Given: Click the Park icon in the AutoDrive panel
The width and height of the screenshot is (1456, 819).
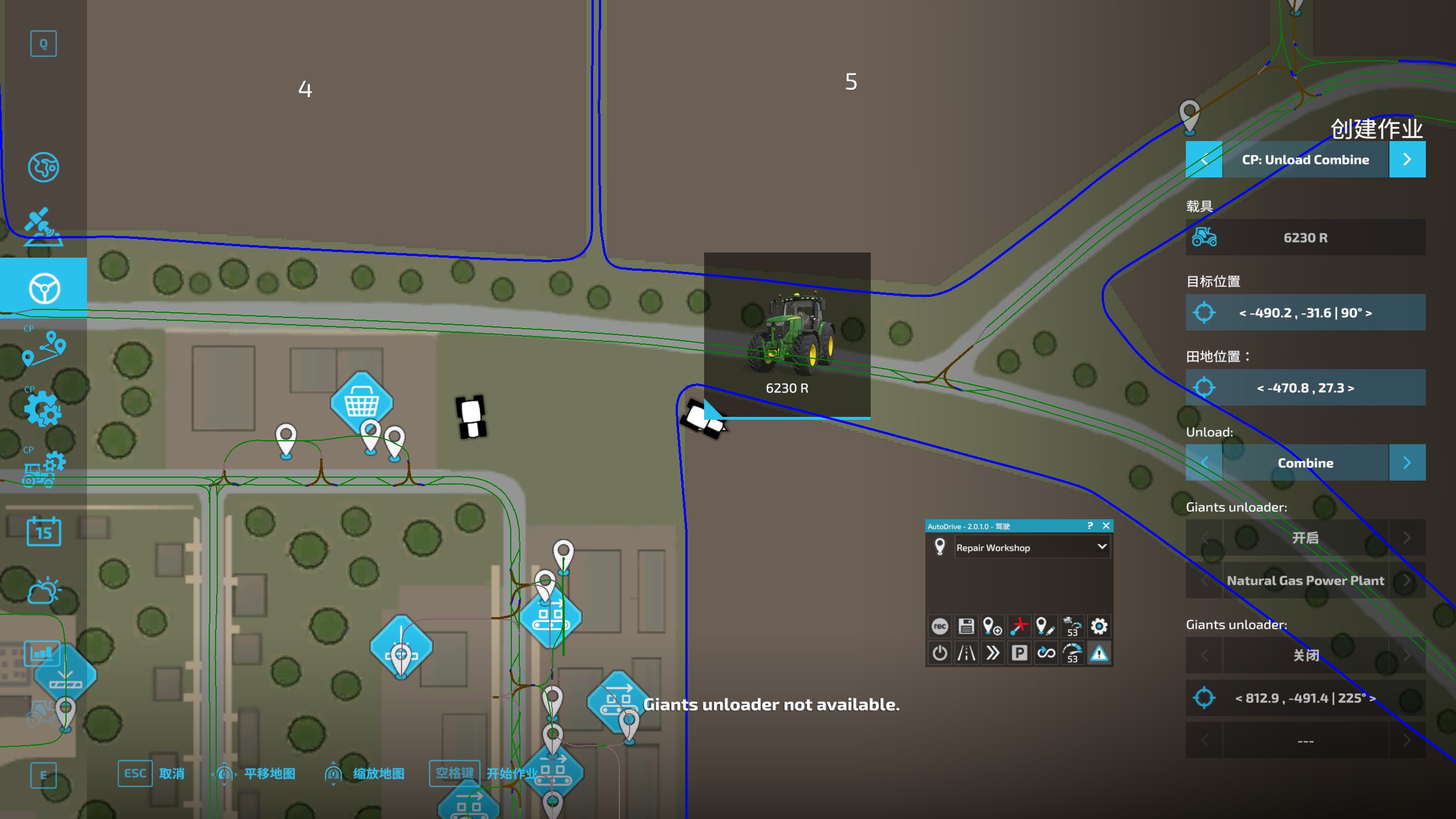Looking at the screenshot, I should click(1019, 653).
